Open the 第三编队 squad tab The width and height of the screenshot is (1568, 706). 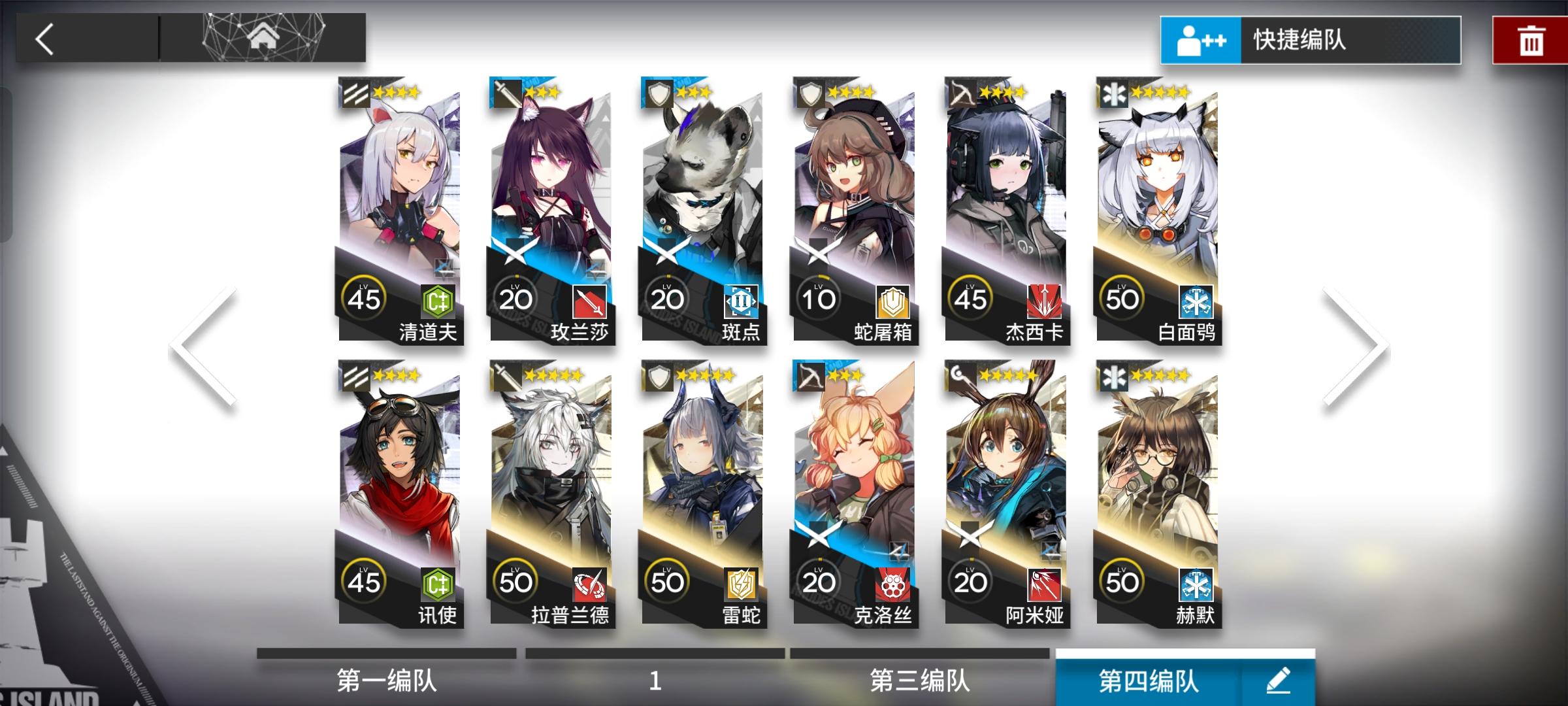(x=919, y=680)
